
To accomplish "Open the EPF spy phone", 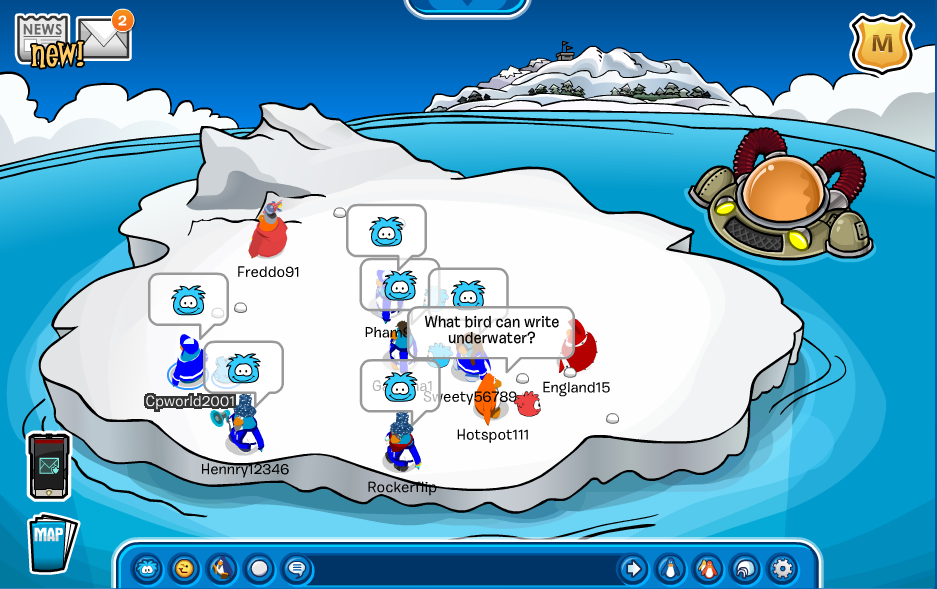I will click(x=48, y=466).
